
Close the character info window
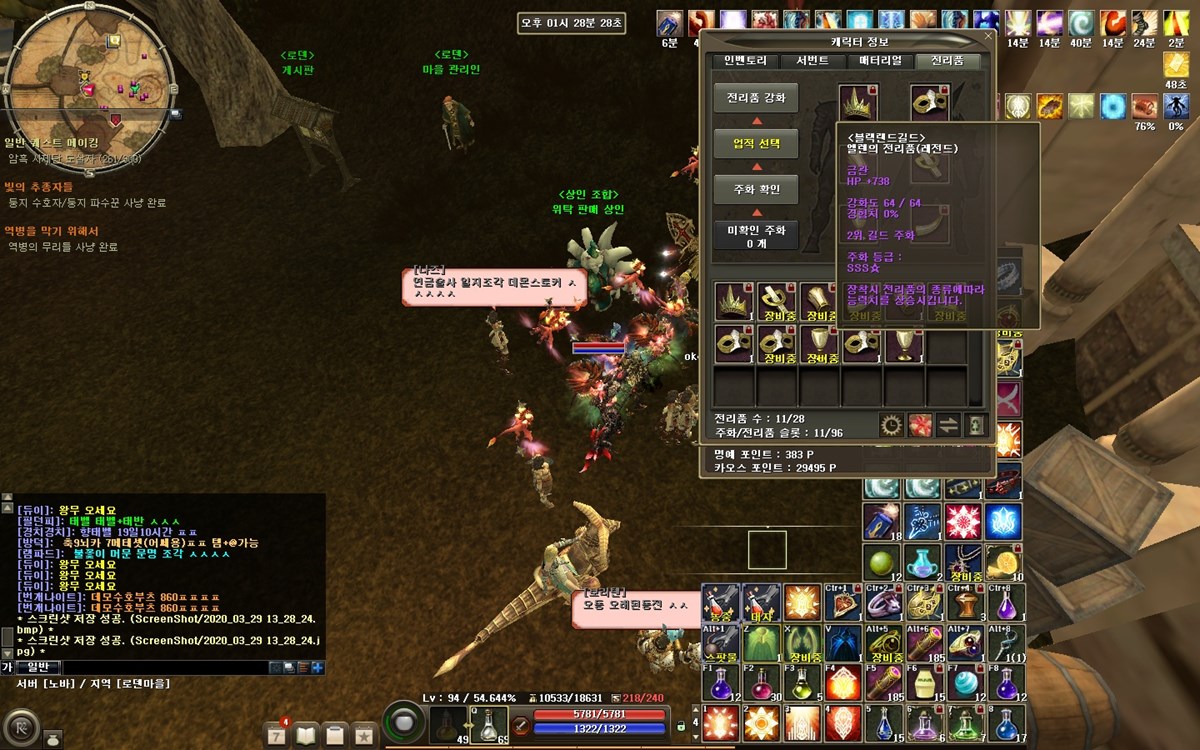tap(988, 37)
